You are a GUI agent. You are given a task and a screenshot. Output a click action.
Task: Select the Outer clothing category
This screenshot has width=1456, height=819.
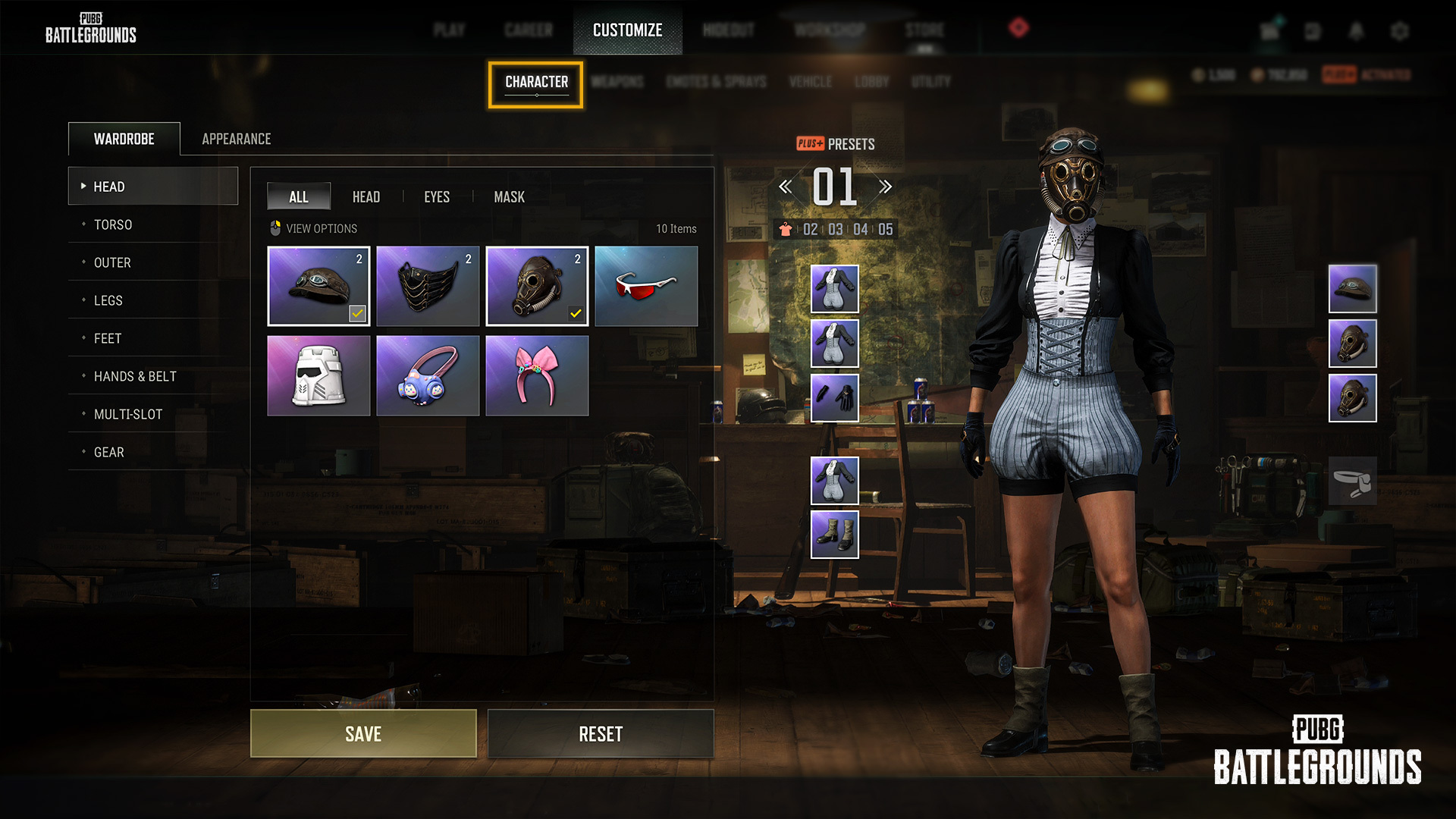coord(112,262)
